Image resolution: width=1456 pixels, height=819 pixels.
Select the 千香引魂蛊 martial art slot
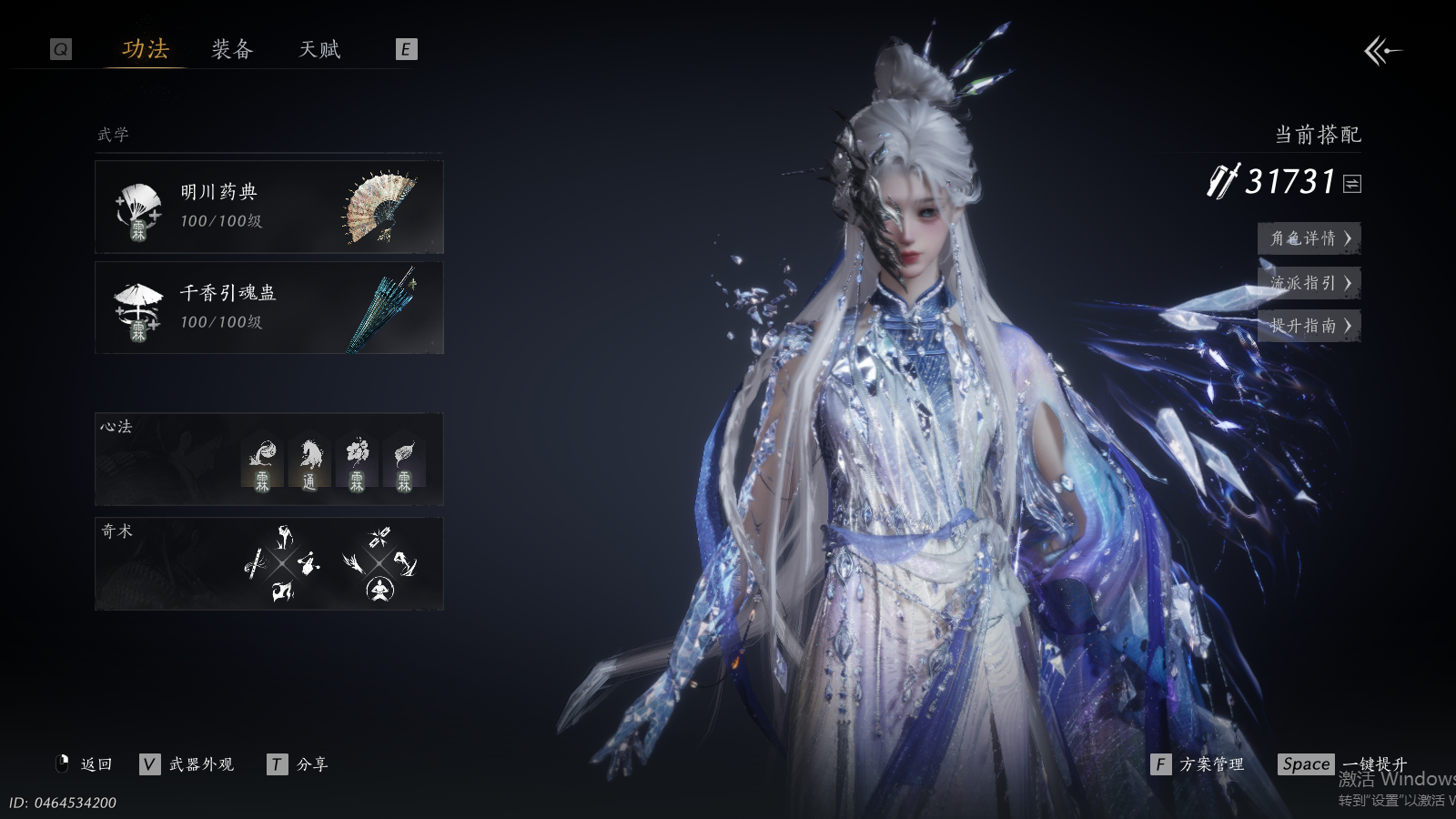pos(269,308)
